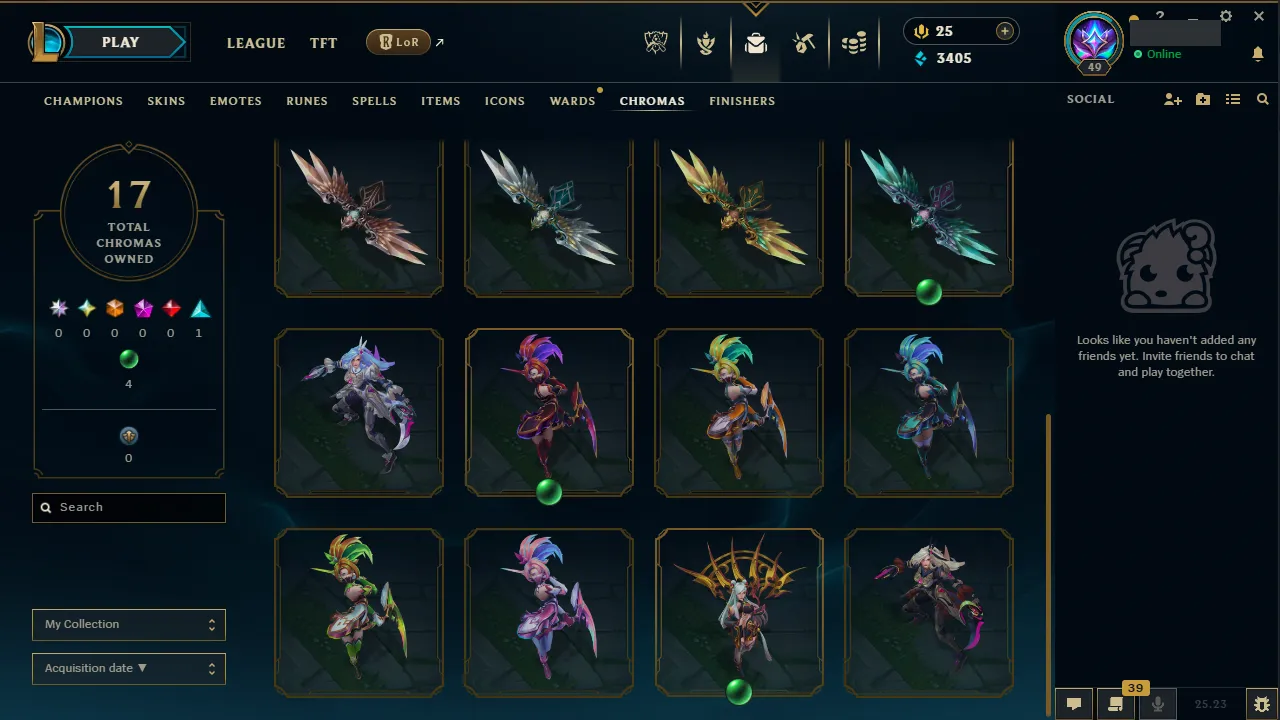Click the LoR launch link
This screenshot has height=720, width=1280.
tap(399, 42)
